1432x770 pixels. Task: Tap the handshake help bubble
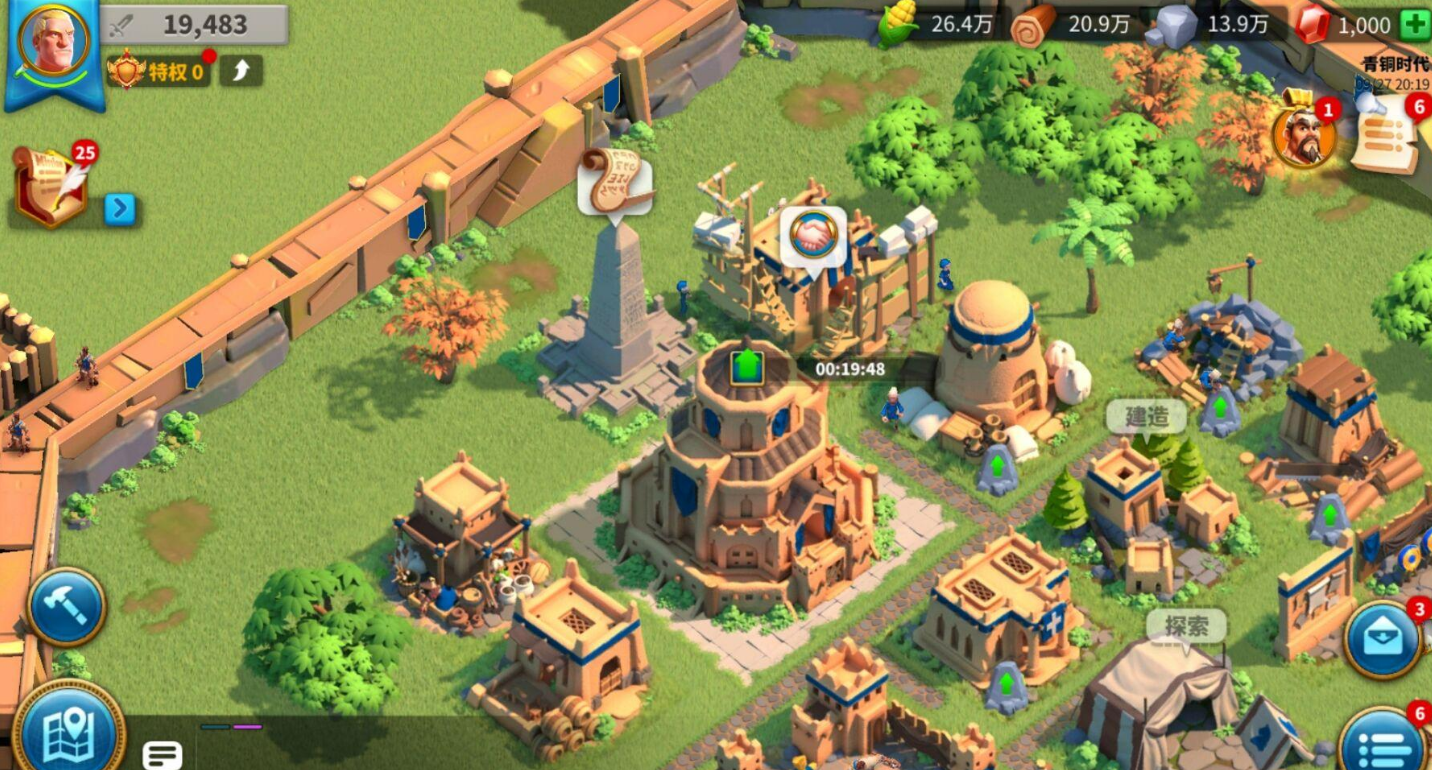coord(813,234)
